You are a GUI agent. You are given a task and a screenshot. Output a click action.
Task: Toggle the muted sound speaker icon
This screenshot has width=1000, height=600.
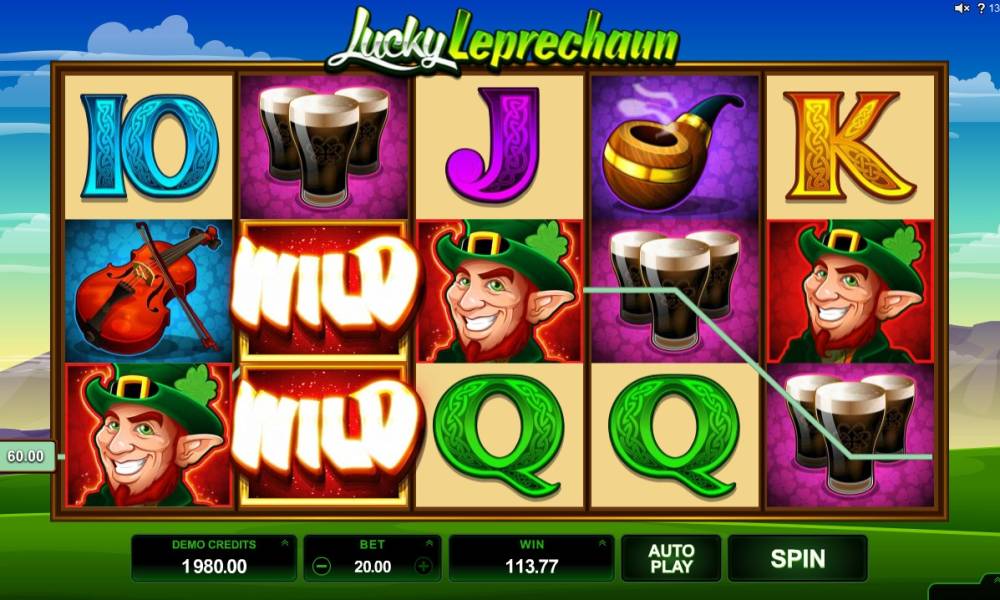click(x=961, y=9)
